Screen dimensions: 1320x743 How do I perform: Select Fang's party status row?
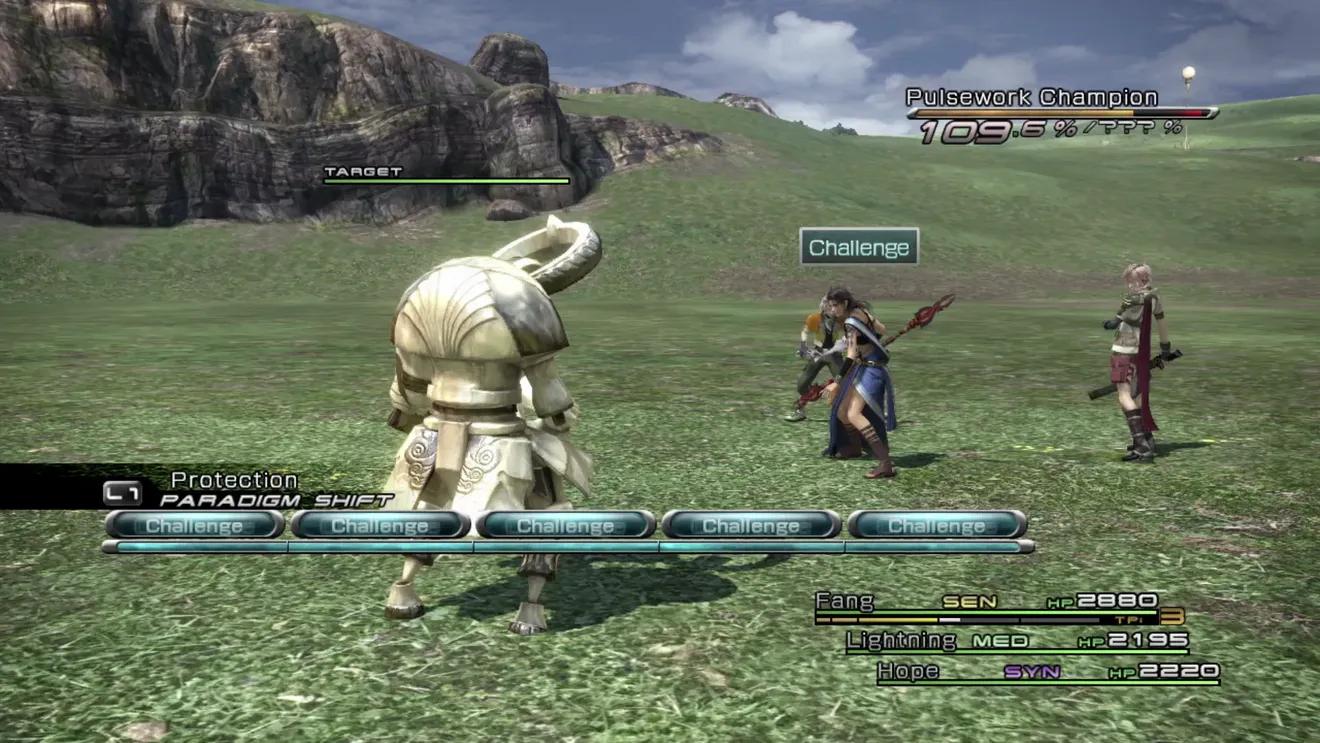[987, 603]
